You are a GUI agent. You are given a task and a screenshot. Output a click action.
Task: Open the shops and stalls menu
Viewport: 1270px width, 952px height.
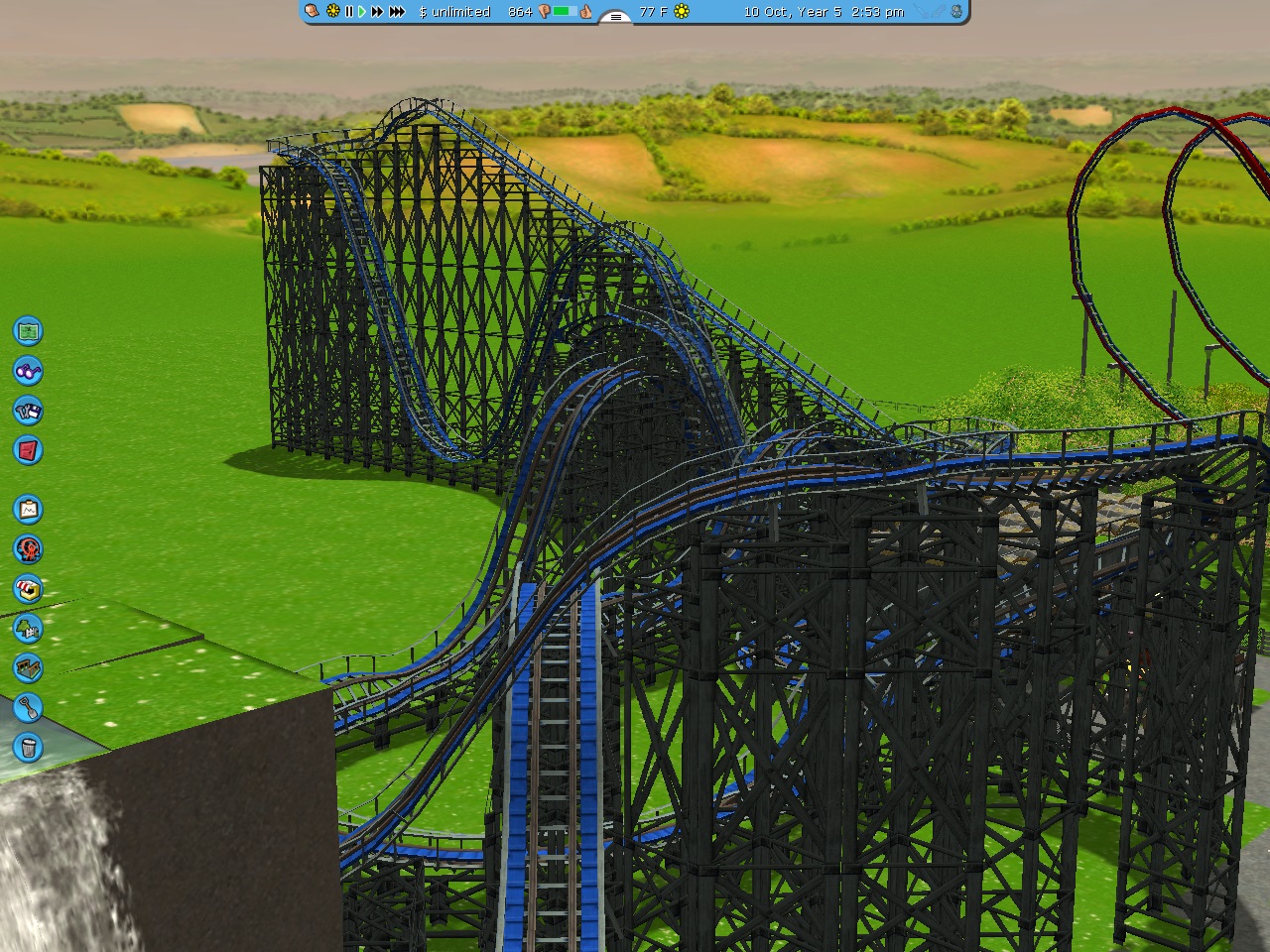29,589
